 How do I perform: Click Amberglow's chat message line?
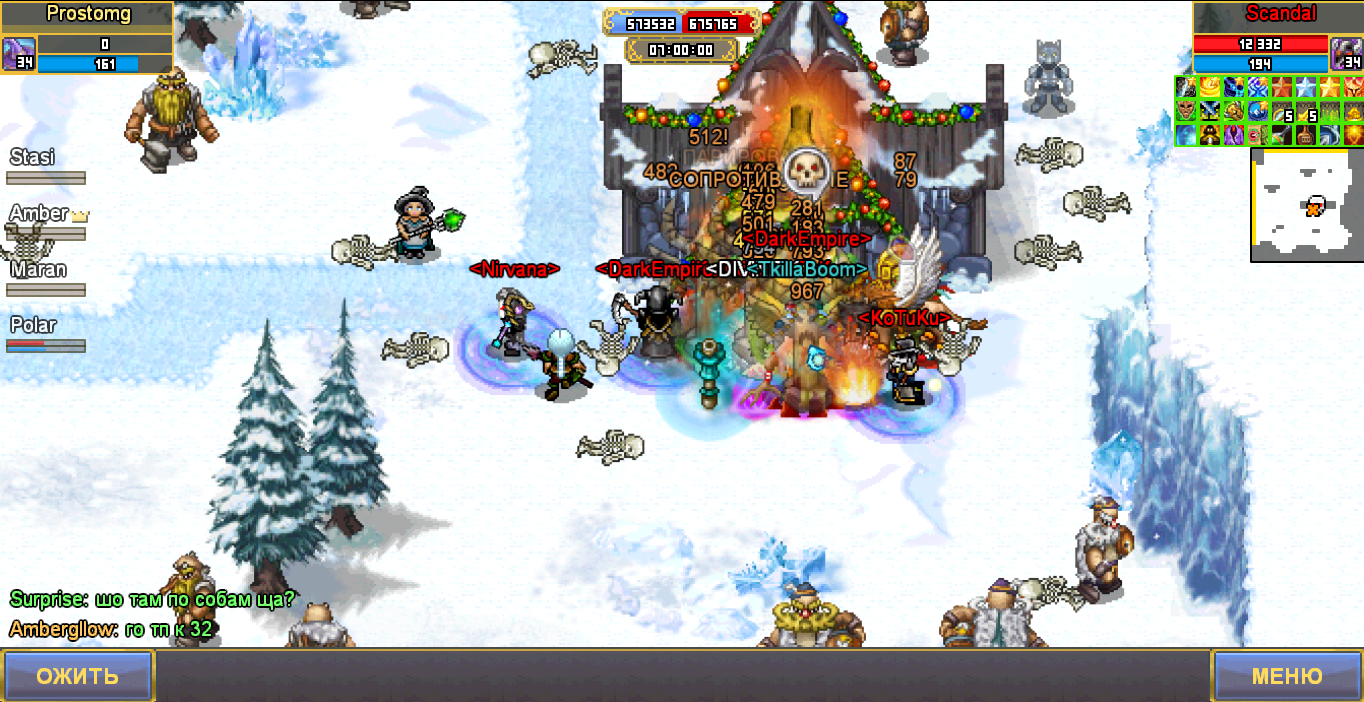pyautogui.click(x=110, y=629)
